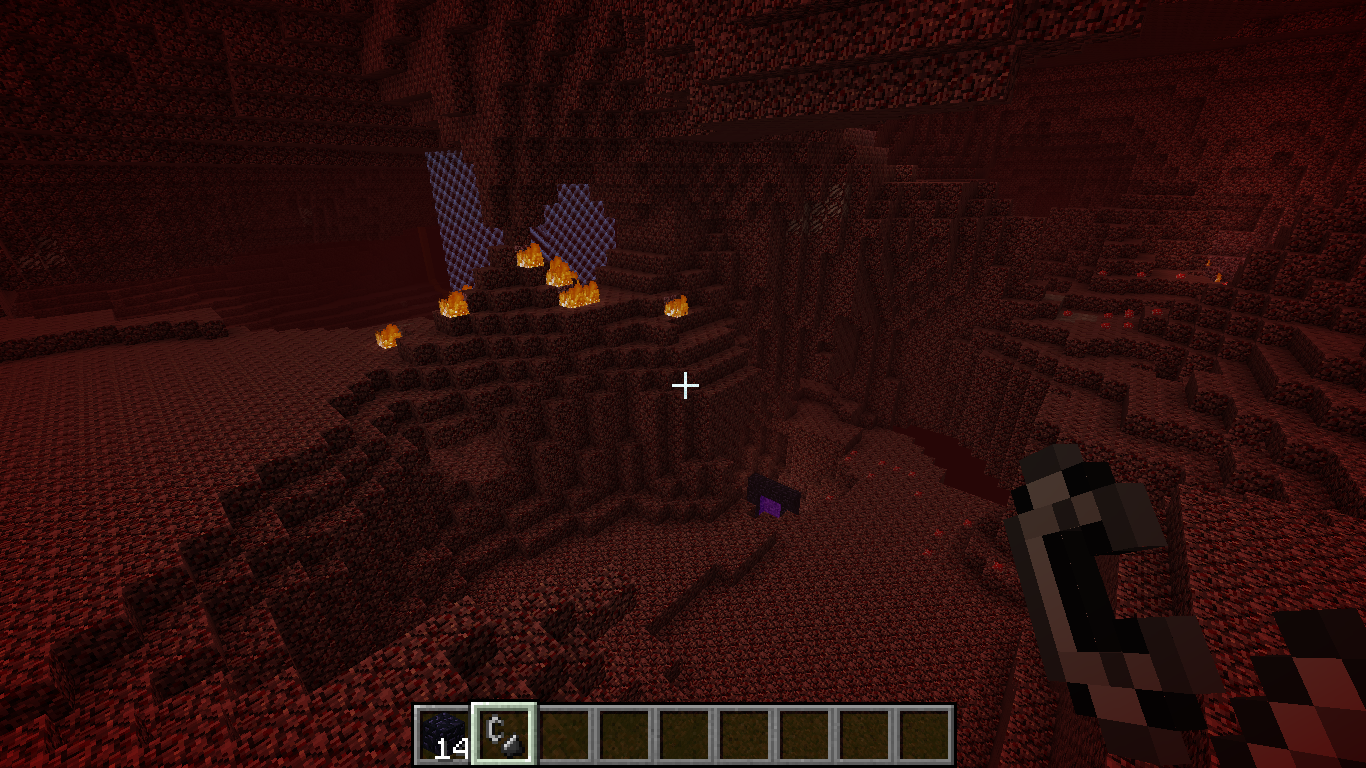1366x768 pixels.
Task: Choose the flint and steel slot
Action: pyautogui.click(x=504, y=735)
